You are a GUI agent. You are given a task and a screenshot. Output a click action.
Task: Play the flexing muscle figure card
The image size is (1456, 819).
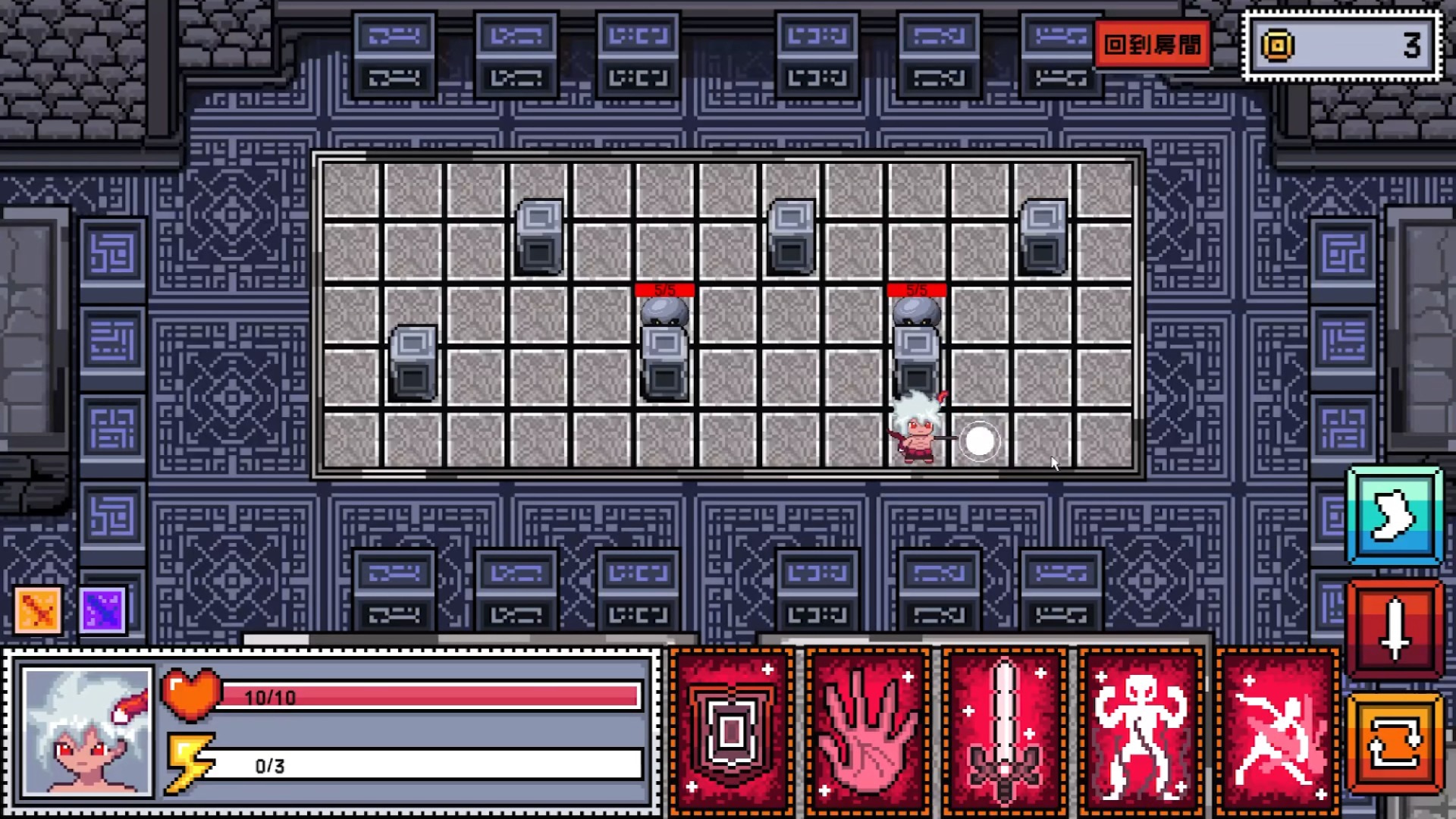(1141, 732)
